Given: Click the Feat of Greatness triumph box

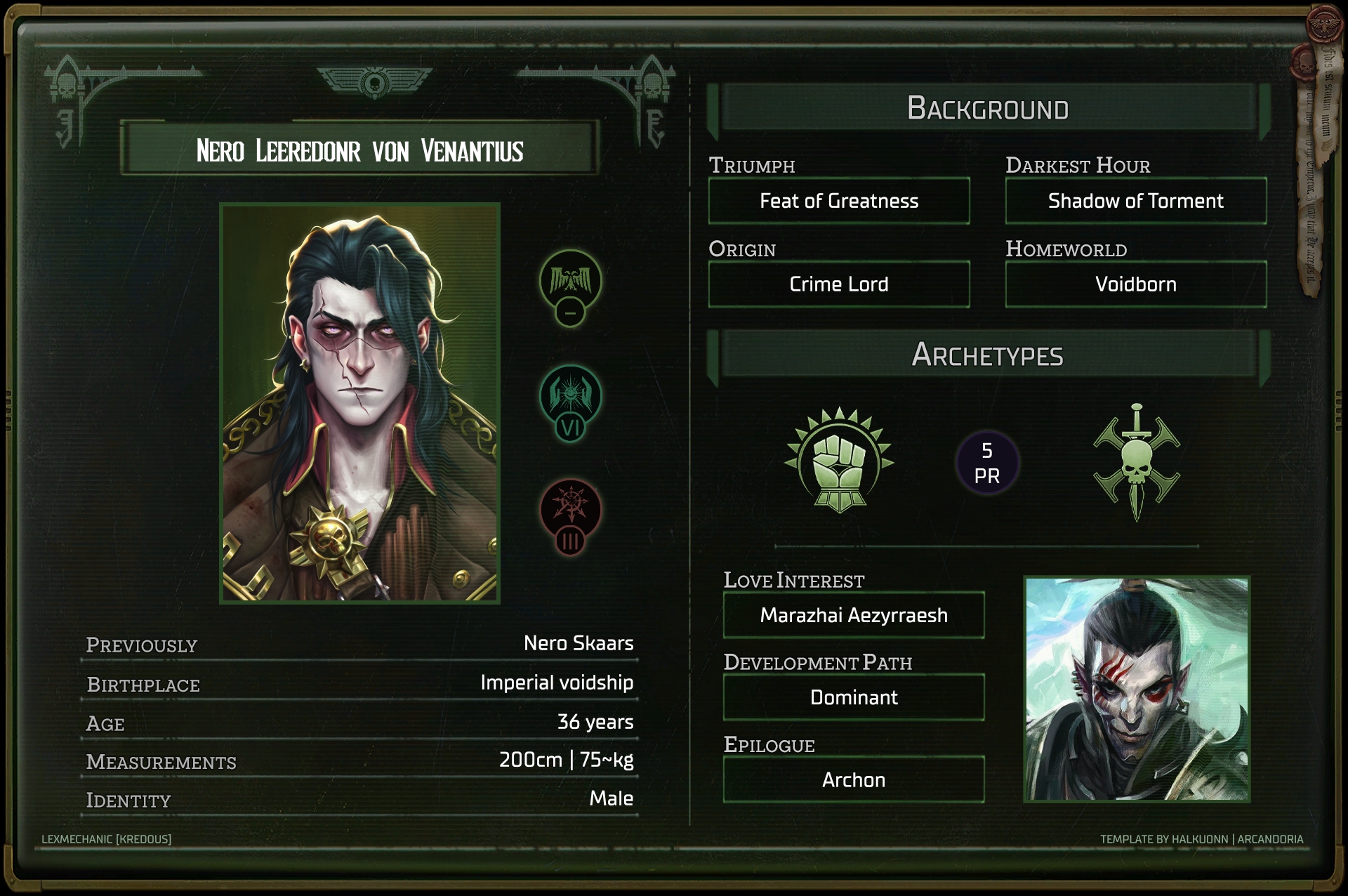Looking at the screenshot, I should (x=839, y=202).
